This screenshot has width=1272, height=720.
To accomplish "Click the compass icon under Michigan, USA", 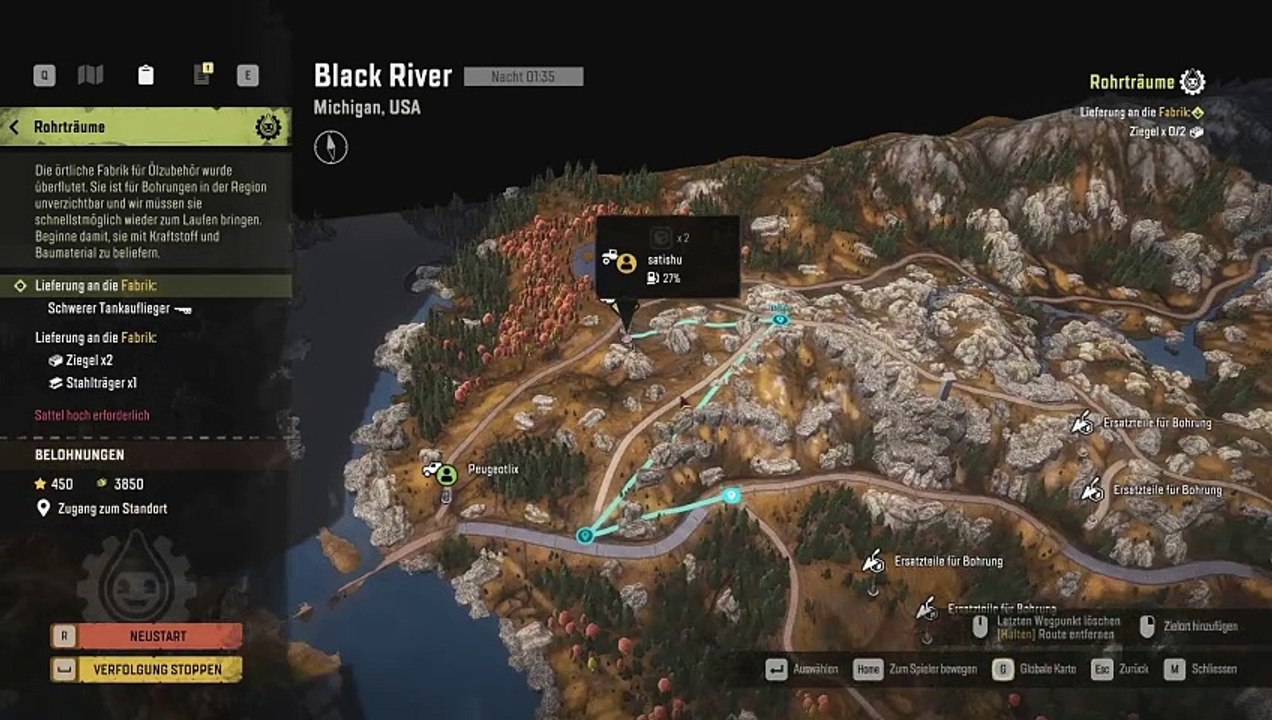I will 331,147.
